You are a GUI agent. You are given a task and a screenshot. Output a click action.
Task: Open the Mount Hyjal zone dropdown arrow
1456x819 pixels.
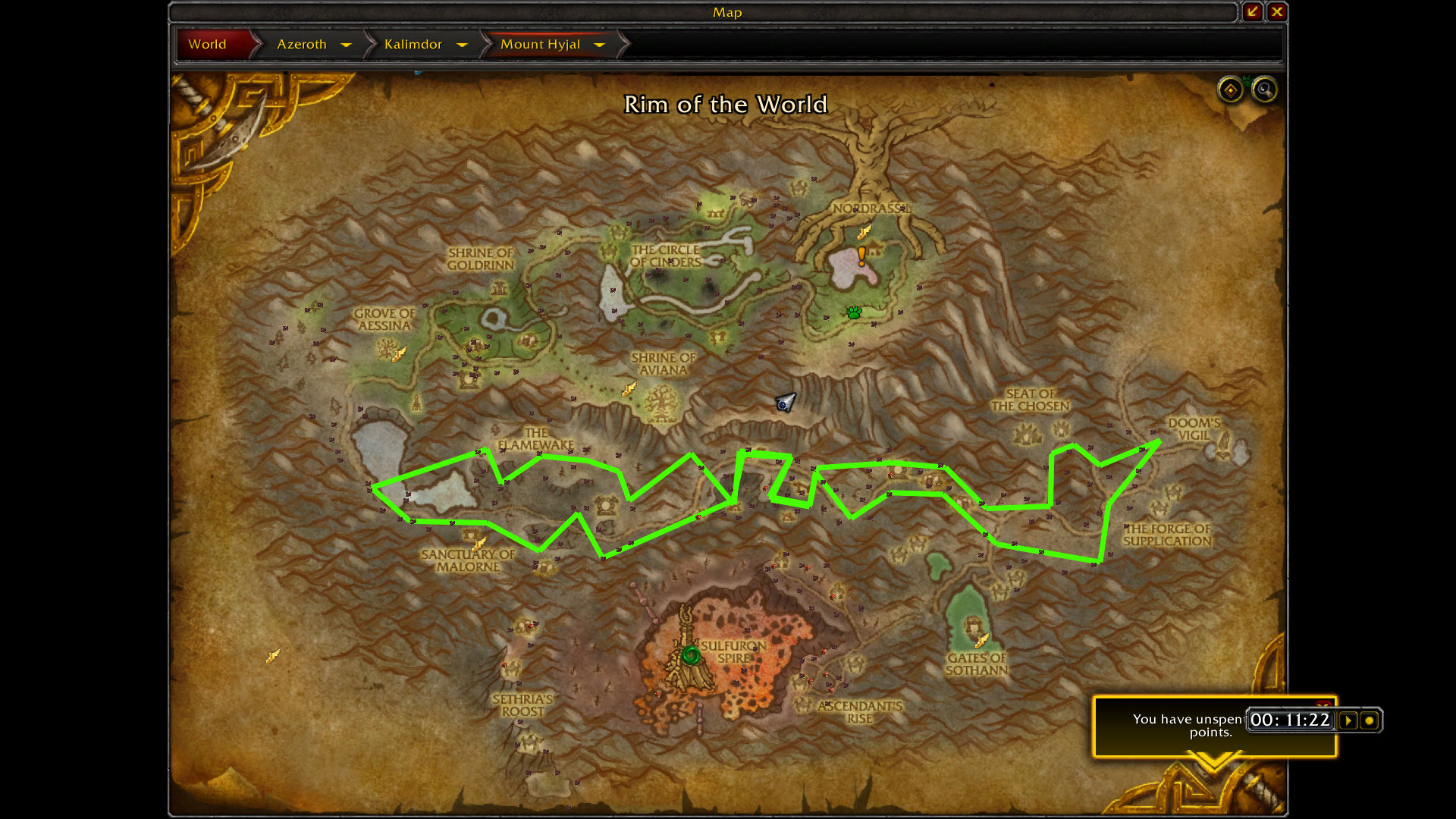click(x=600, y=45)
